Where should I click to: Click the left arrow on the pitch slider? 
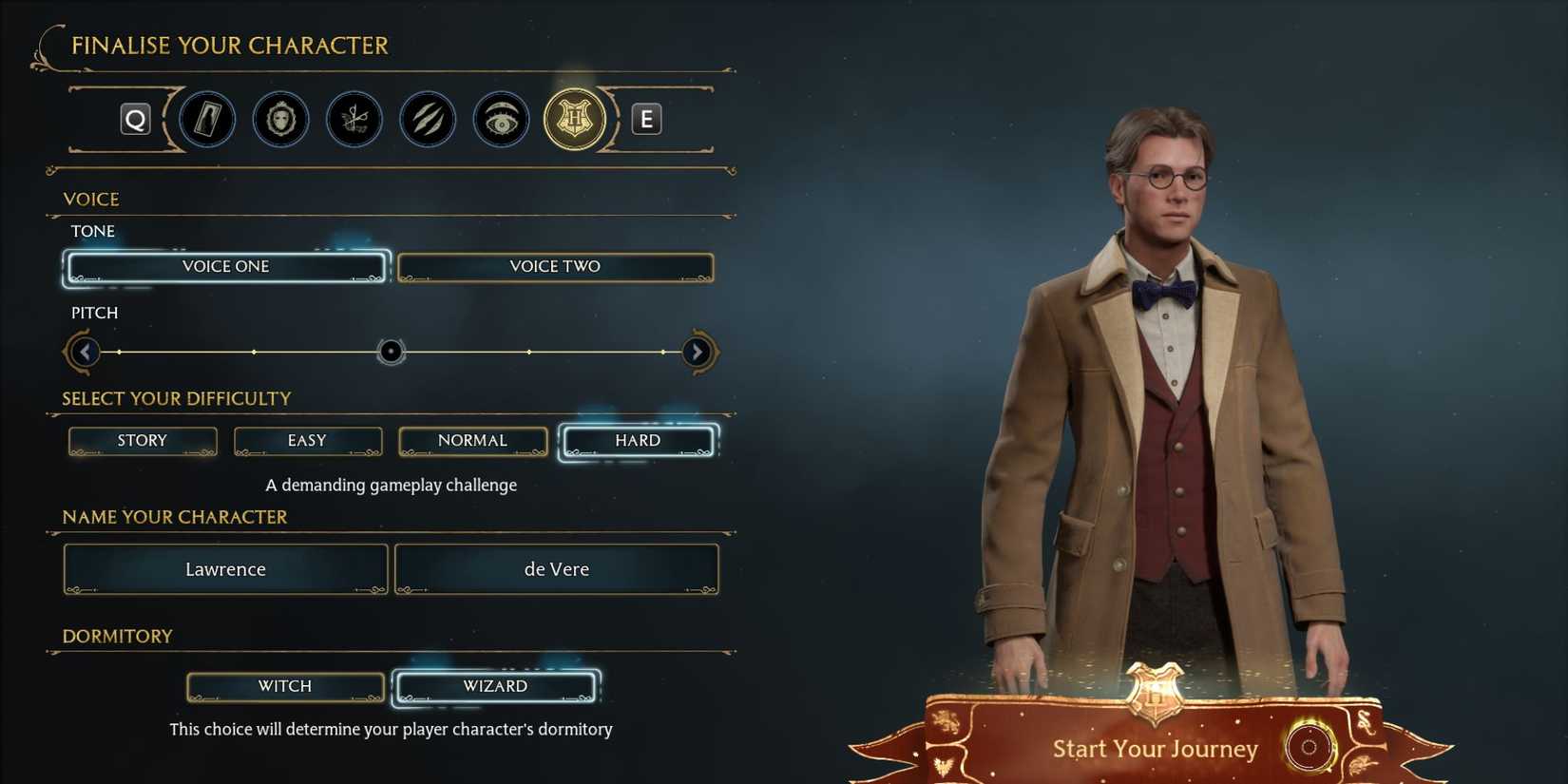(x=84, y=352)
